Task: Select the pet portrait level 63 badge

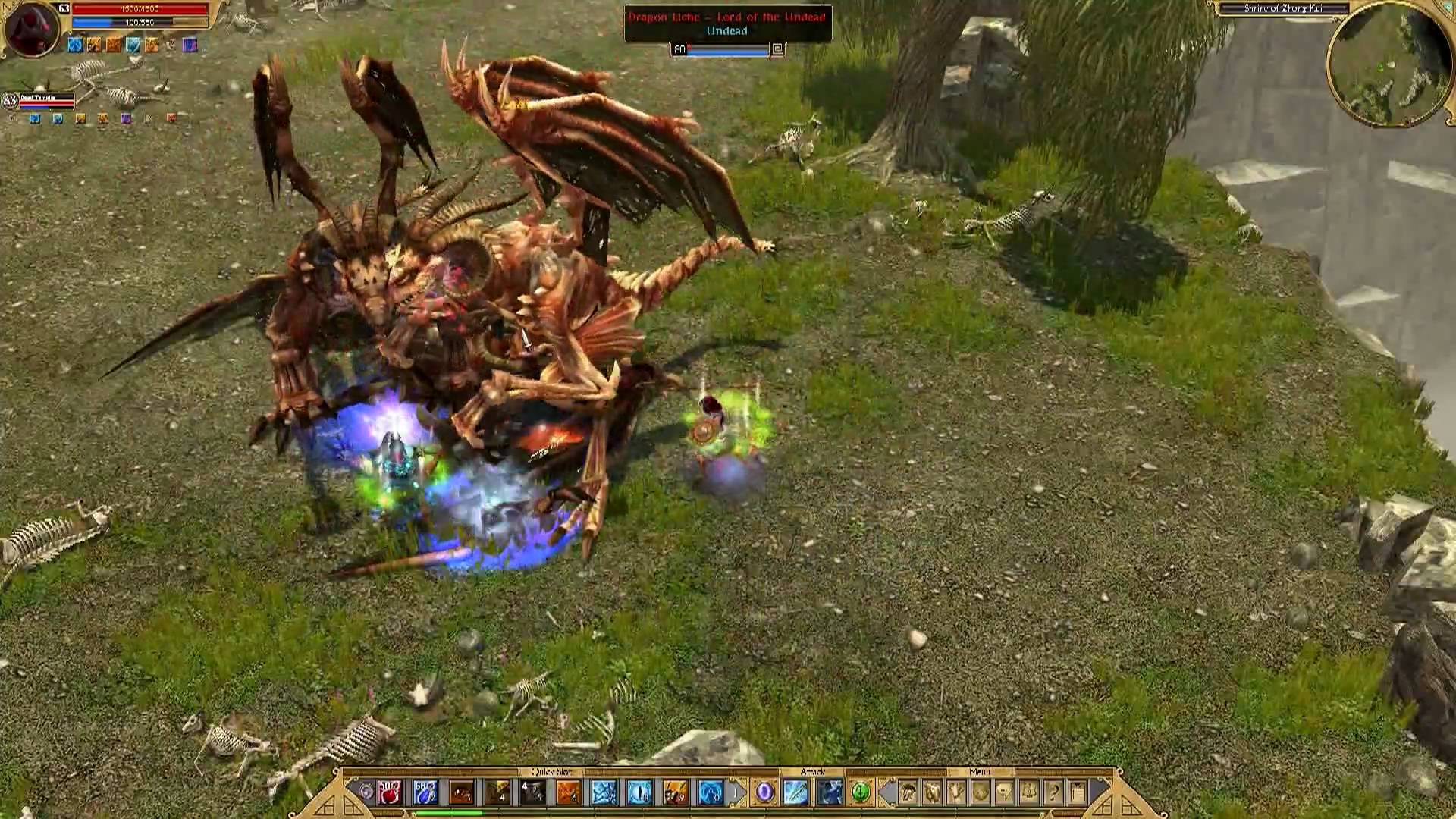Action: (x=10, y=100)
